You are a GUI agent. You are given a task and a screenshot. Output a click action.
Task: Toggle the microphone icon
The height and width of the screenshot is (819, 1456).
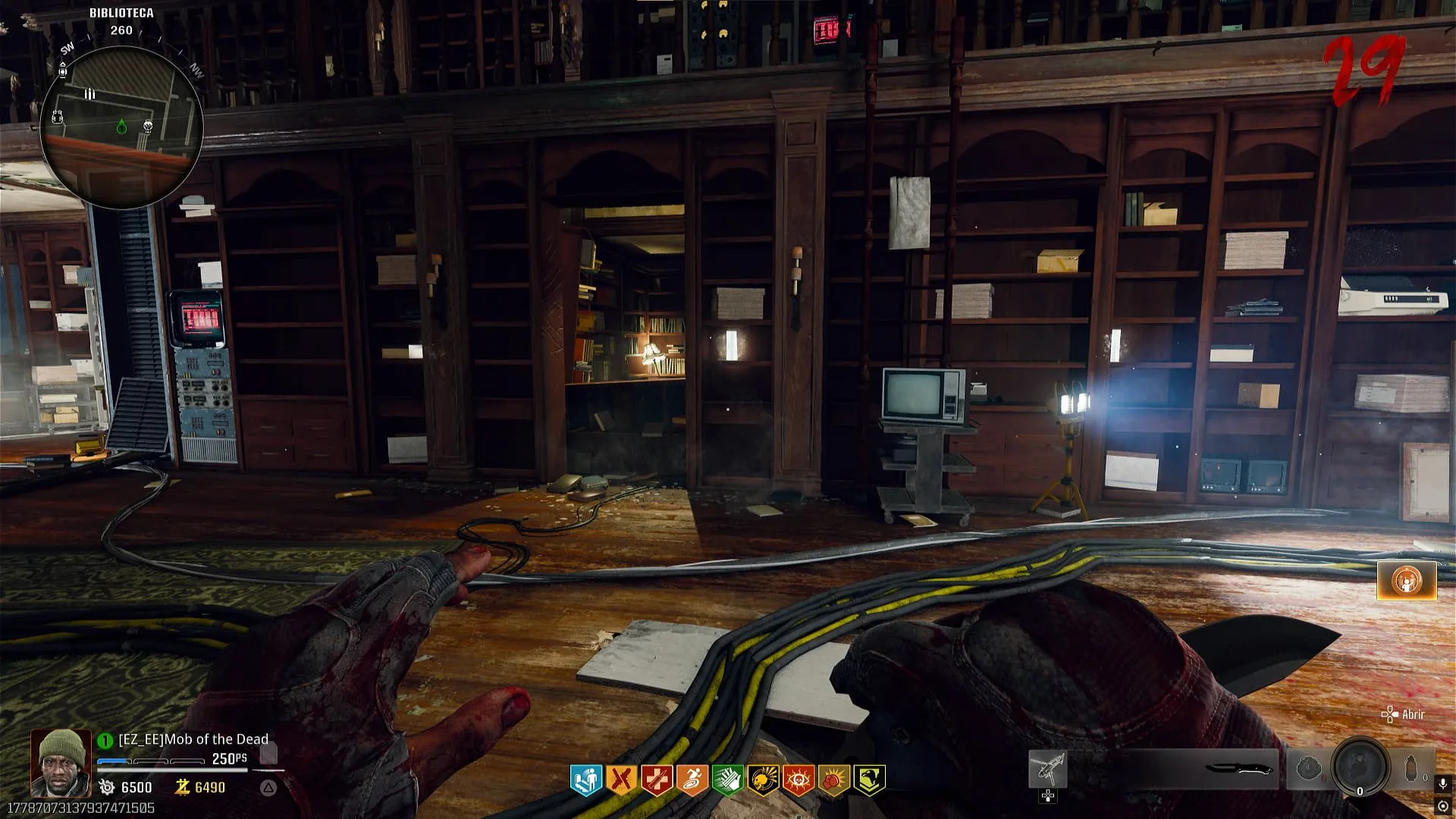tap(1443, 783)
